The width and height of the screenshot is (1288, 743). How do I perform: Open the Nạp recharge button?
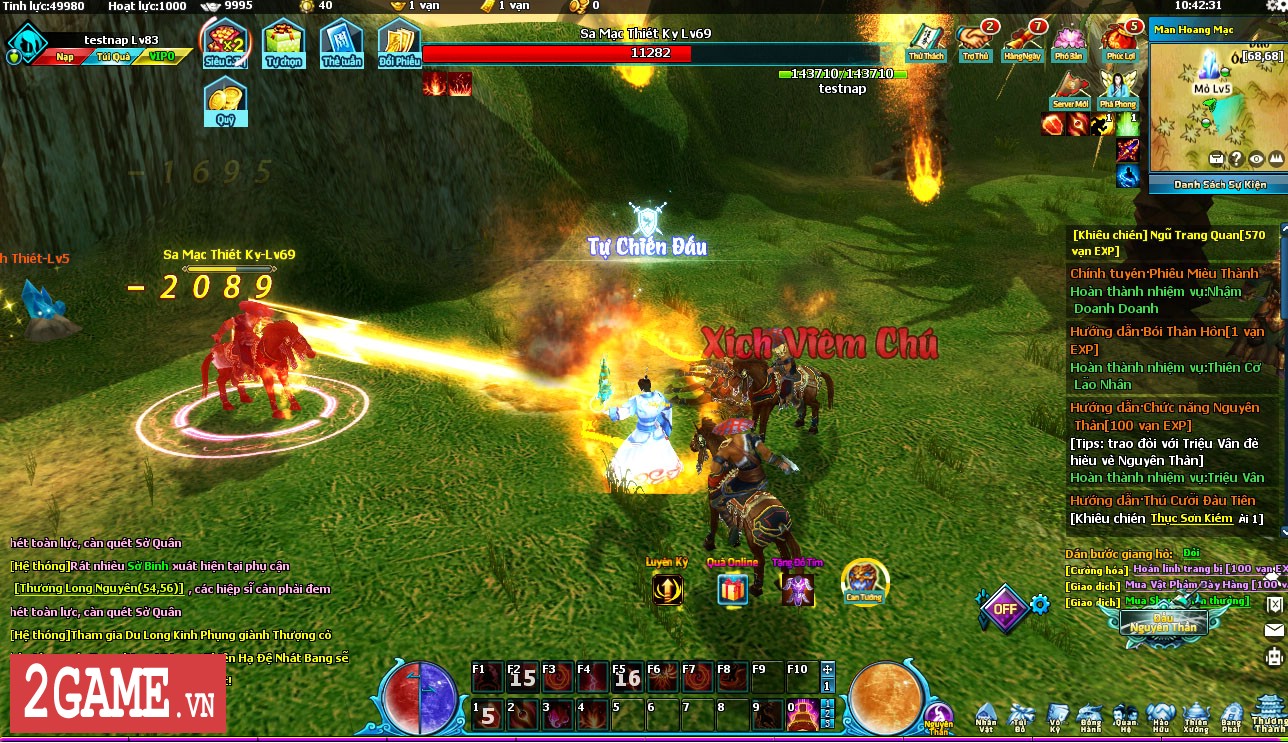(x=64, y=57)
